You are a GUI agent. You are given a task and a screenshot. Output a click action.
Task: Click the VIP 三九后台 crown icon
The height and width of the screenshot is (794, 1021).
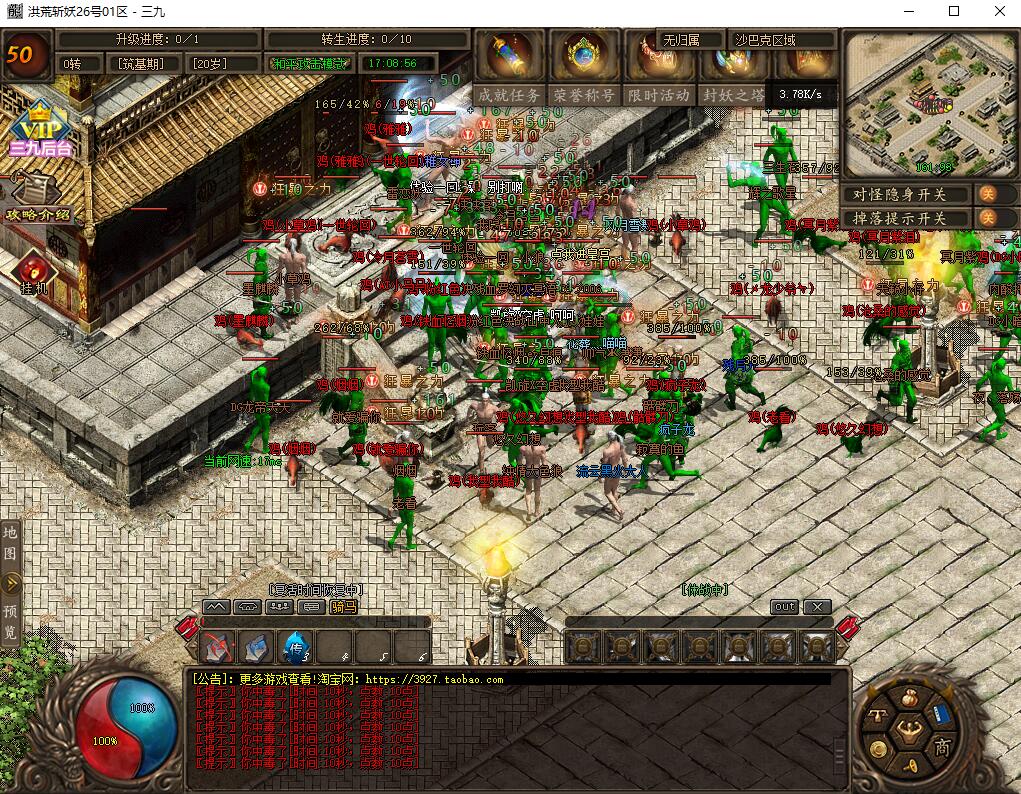(x=38, y=130)
